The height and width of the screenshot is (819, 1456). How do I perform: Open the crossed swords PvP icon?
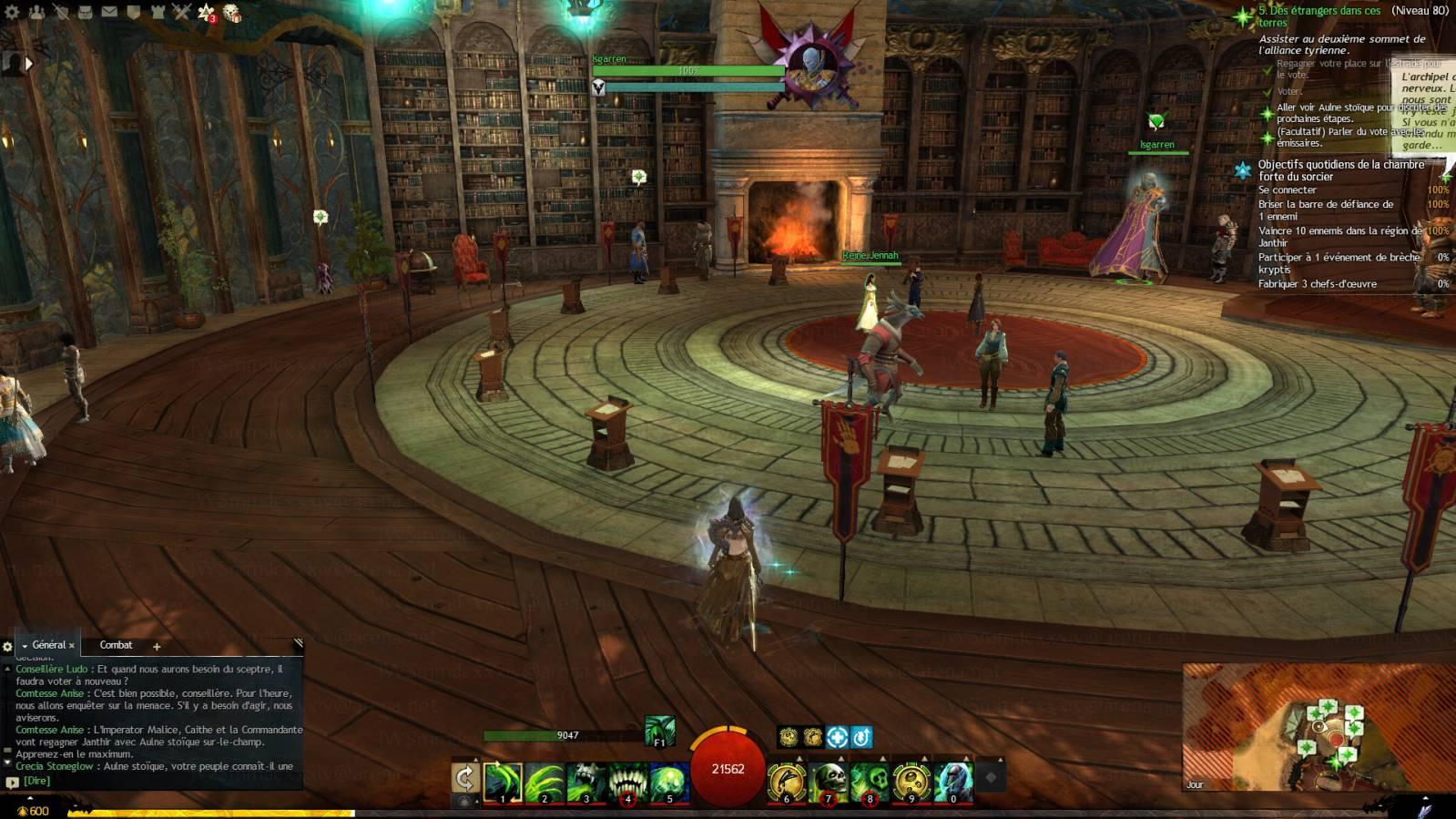coord(181,12)
